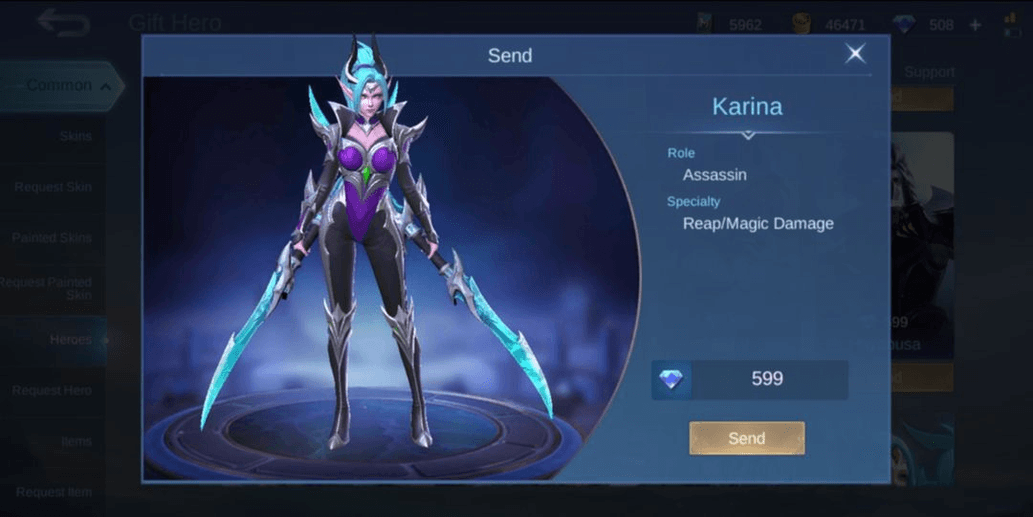1033x517 pixels.
Task: Open the Skins gift category
Action: (75, 136)
